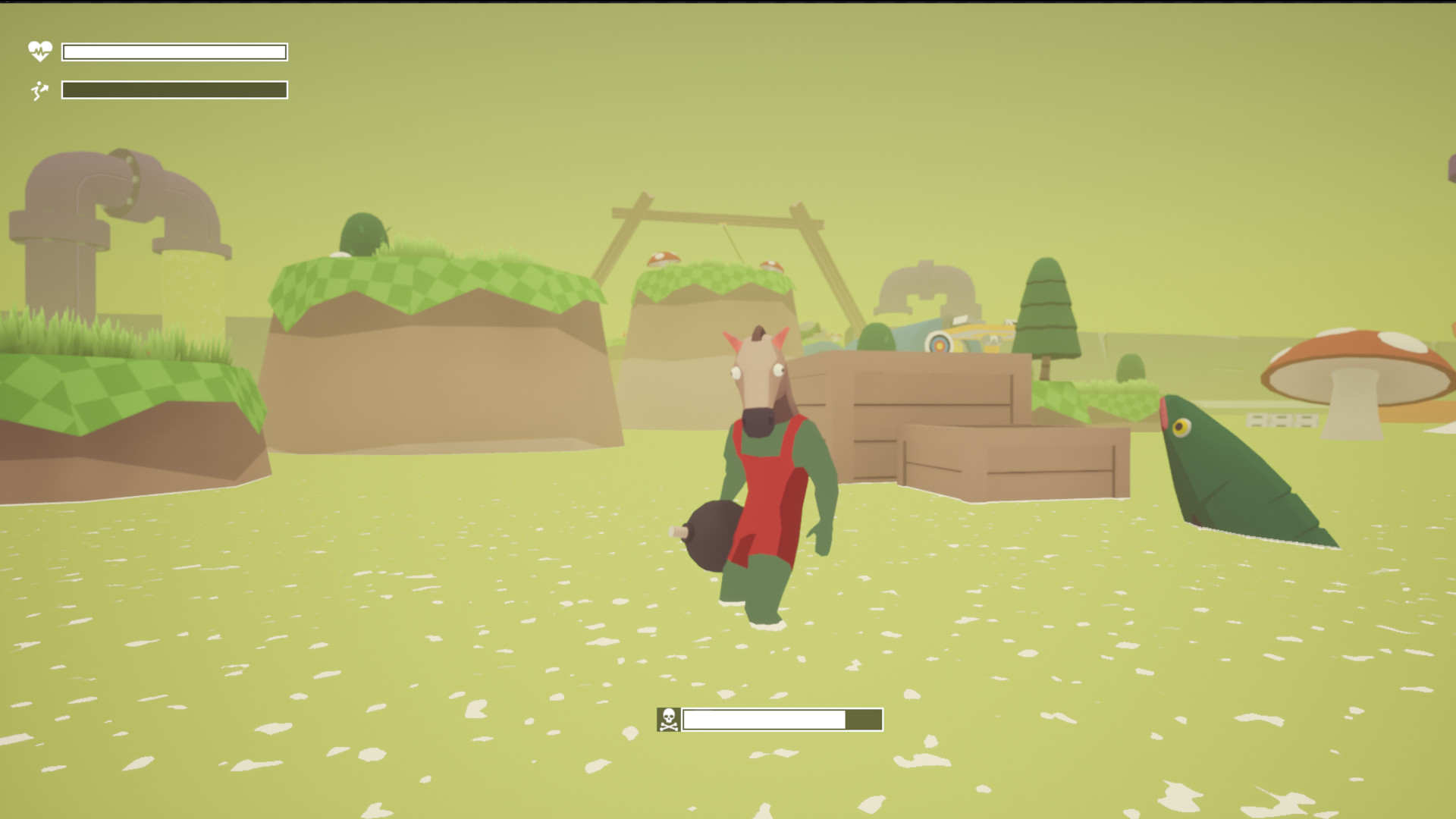The image size is (1456, 819).
Task: Click the heart health icon
Action: pyautogui.click(x=39, y=52)
